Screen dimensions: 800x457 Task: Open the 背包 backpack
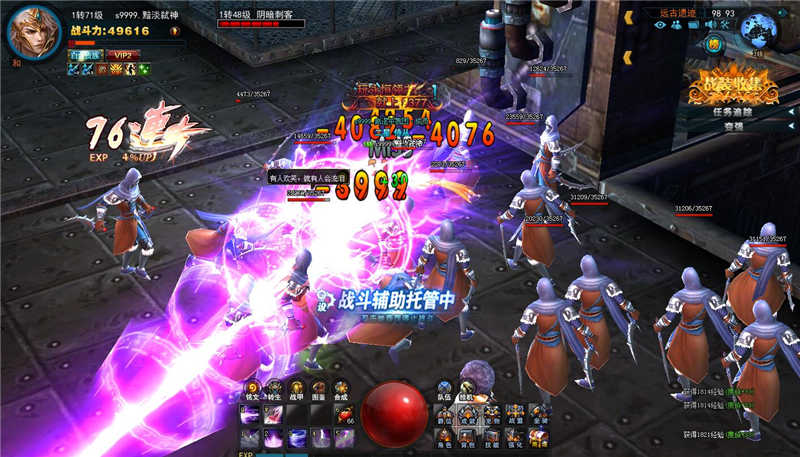(x=467, y=434)
